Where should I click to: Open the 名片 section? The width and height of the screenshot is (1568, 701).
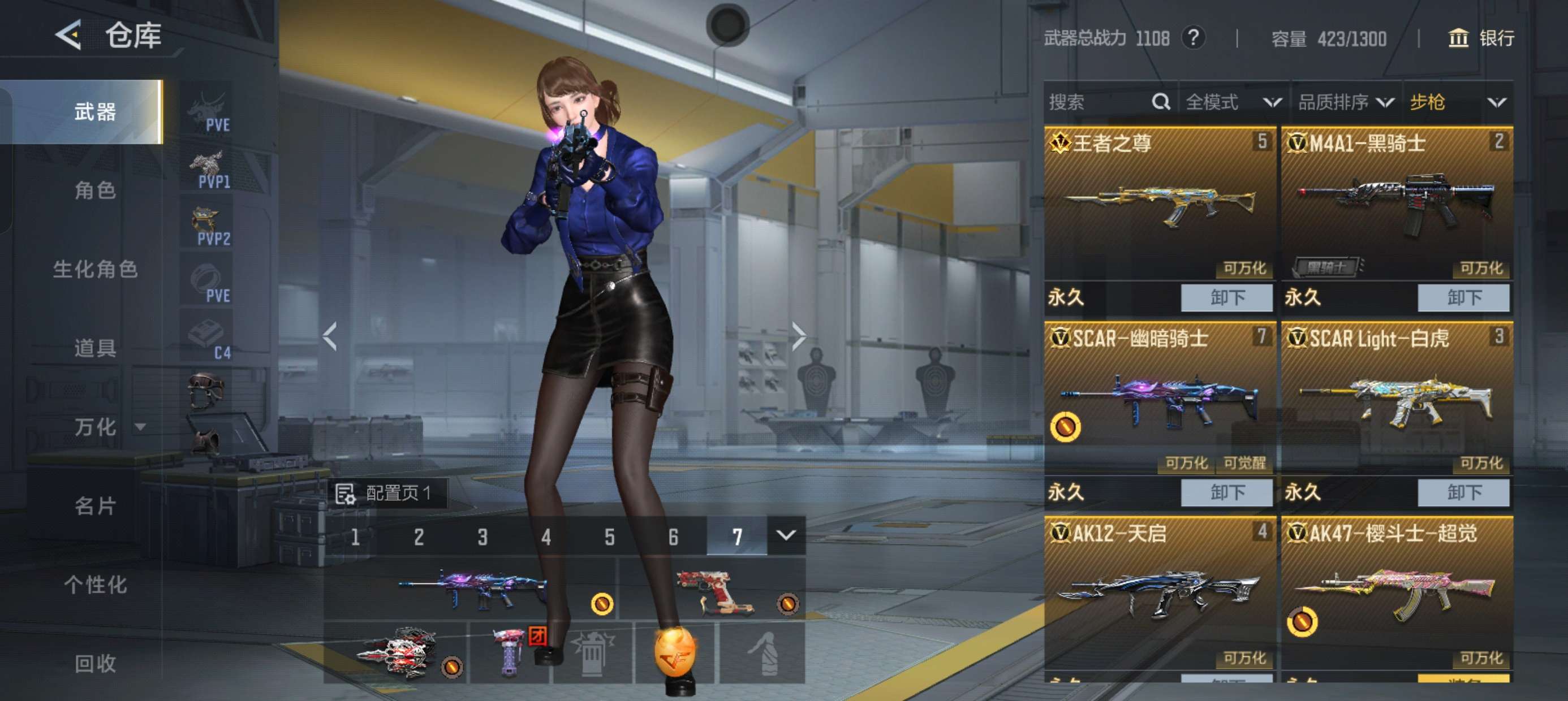[95, 505]
